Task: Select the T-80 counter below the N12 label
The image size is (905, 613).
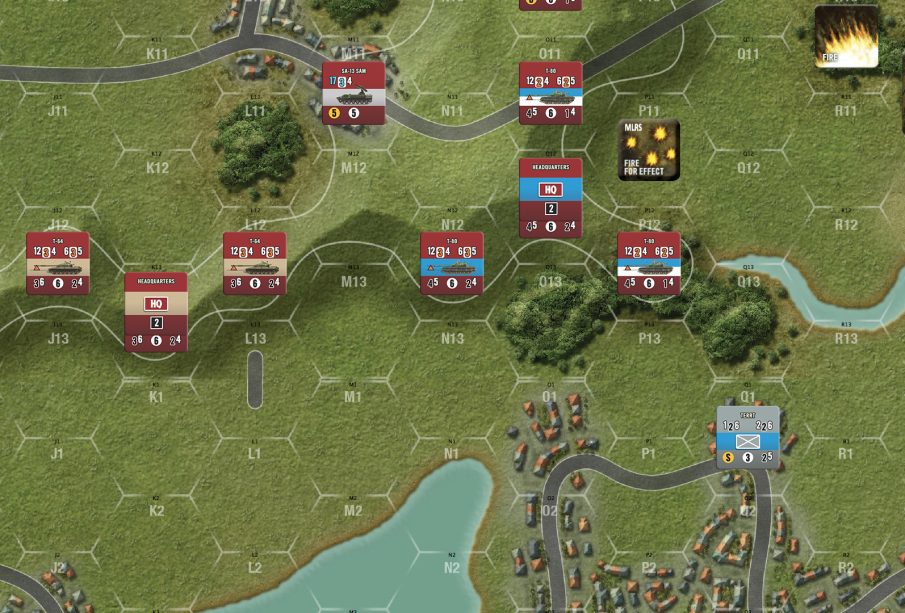Action: coord(452,263)
